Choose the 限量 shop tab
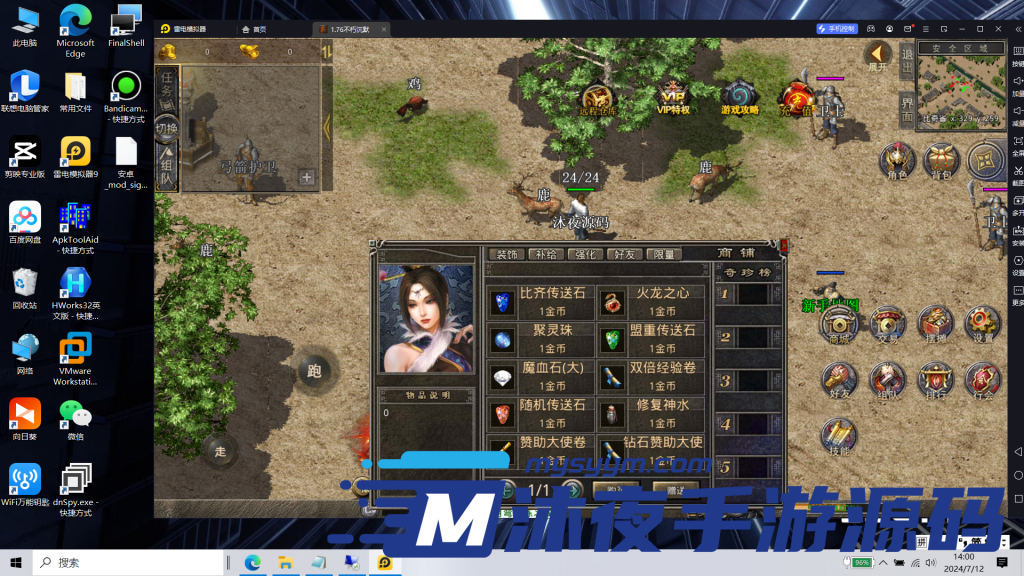Image resolution: width=1024 pixels, height=576 pixels. click(x=663, y=255)
